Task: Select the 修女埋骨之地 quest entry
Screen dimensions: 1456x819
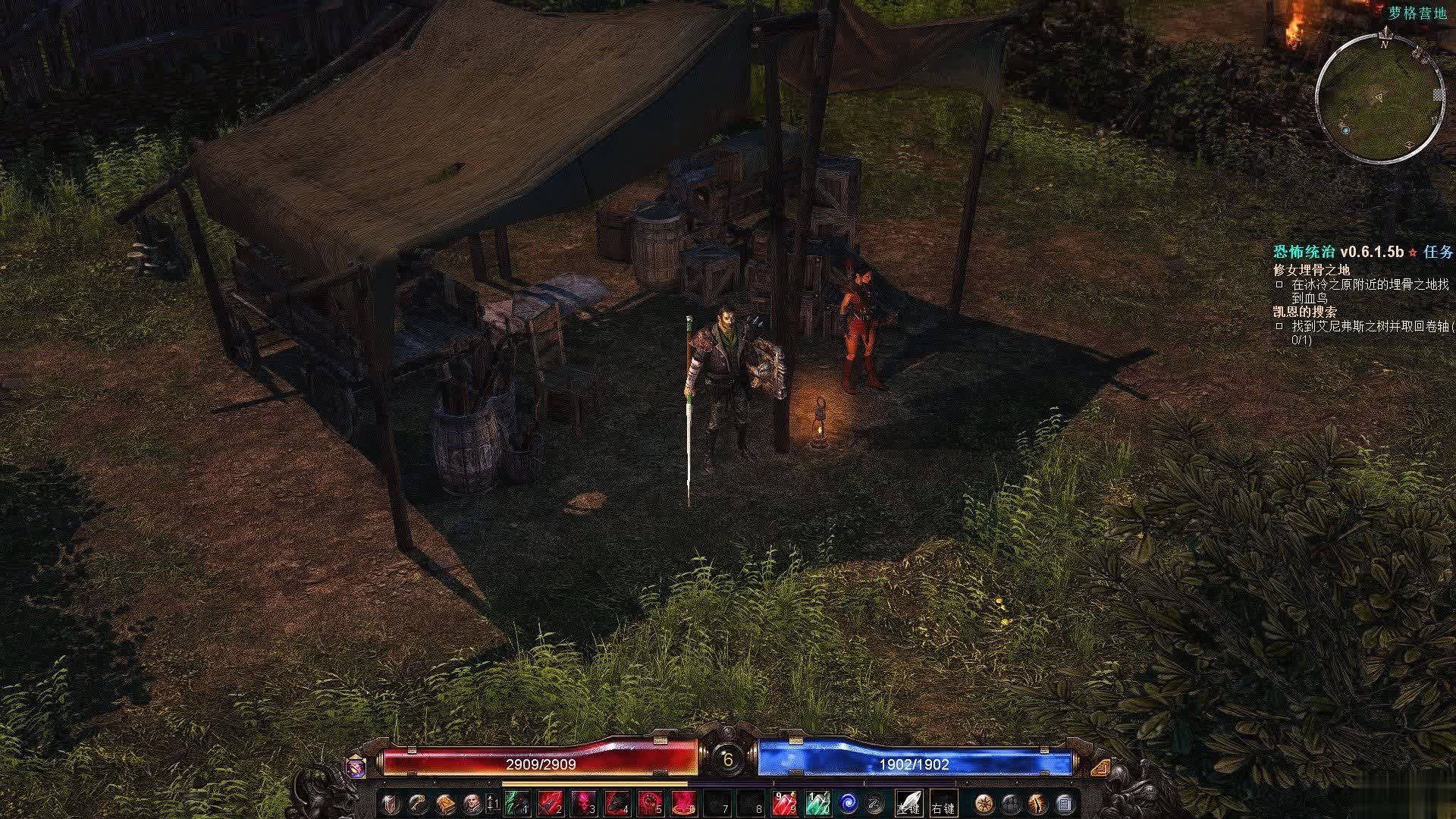Action: pyautogui.click(x=1311, y=269)
